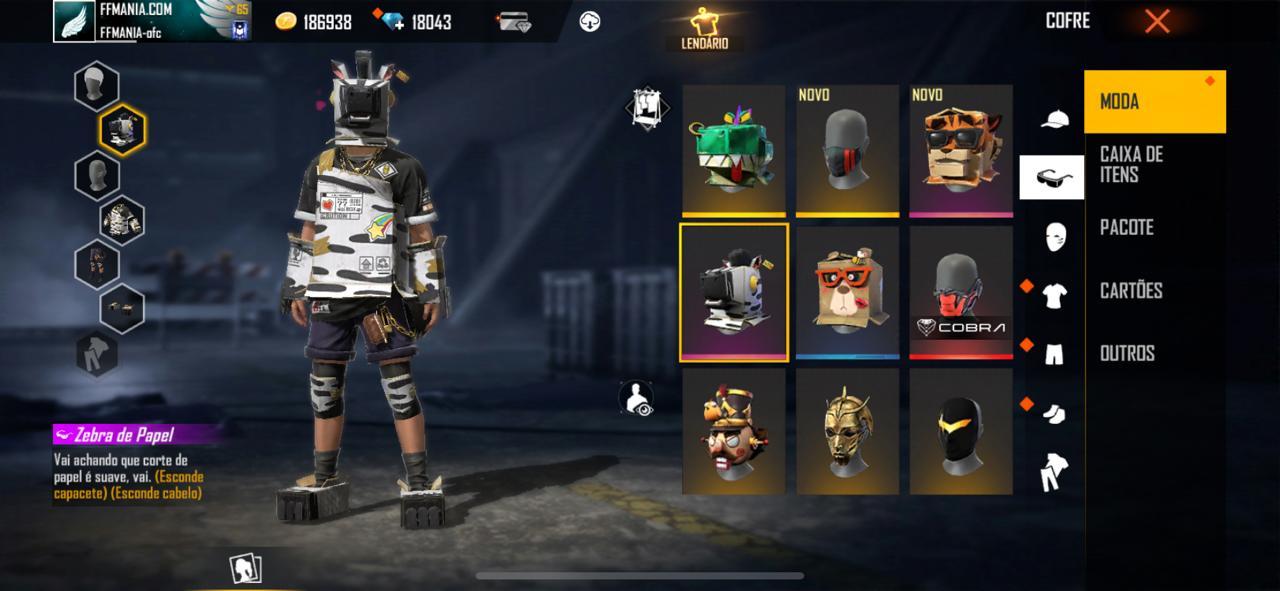Go to the Outros tab
Viewport: 1280px width, 591px height.
pyautogui.click(x=1155, y=354)
